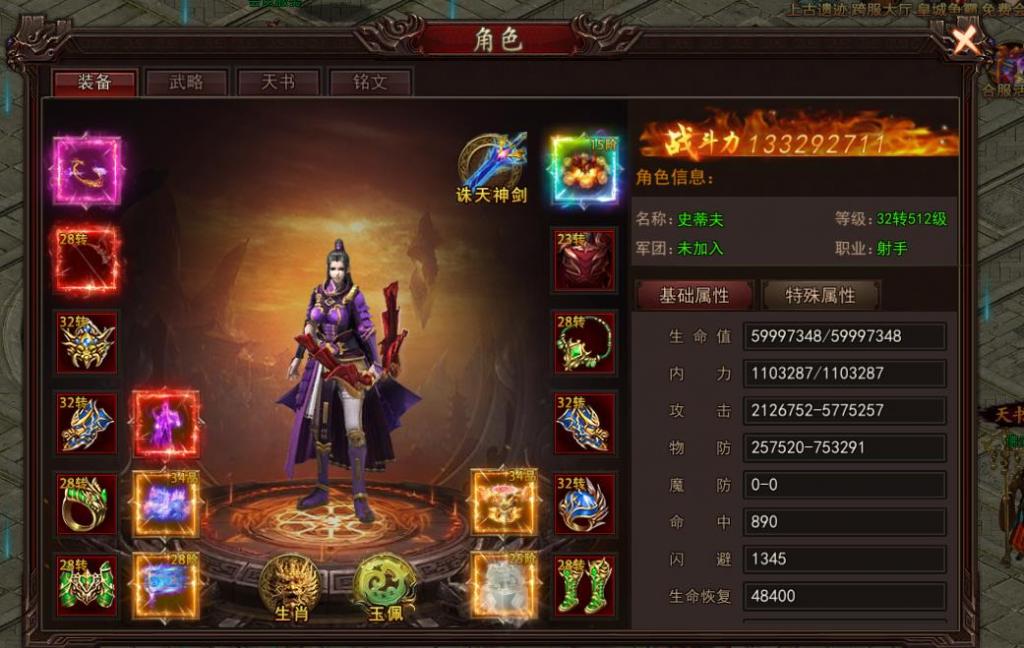This screenshot has width=1024, height=648.
Task: Open the 武略 tab
Action: click(x=187, y=82)
